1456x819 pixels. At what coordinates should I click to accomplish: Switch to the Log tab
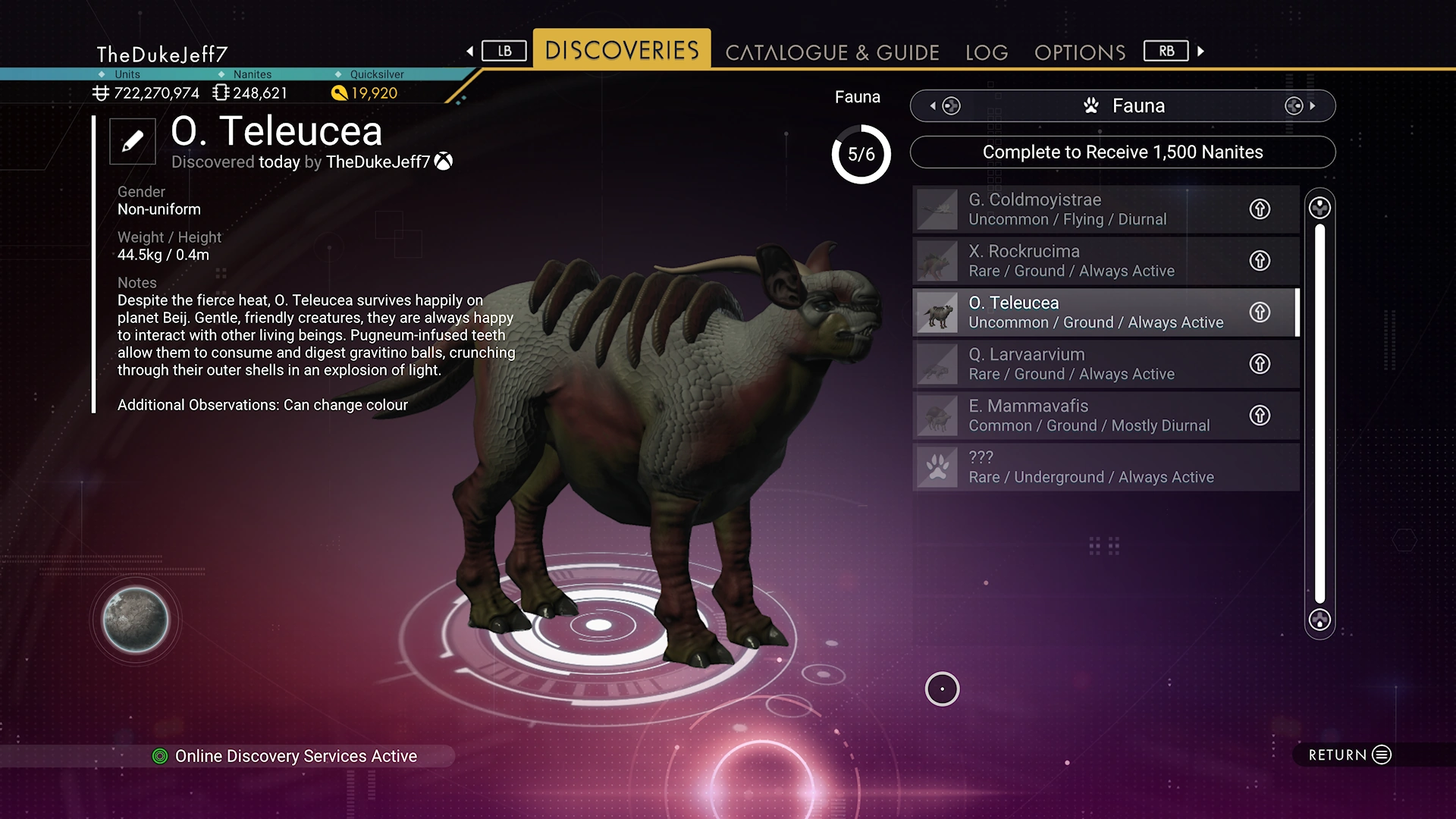click(987, 52)
